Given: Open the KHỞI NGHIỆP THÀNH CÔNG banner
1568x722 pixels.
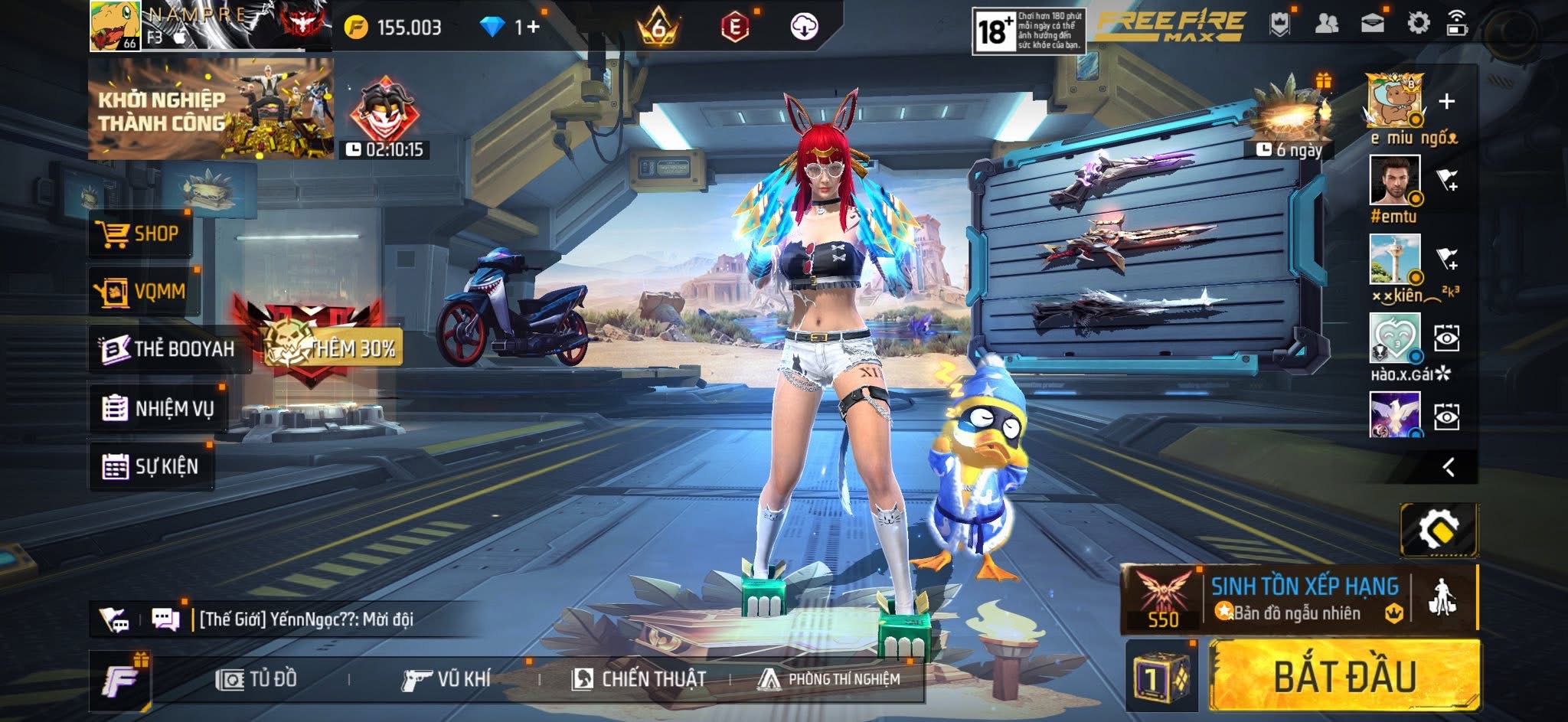Looking at the screenshot, I should (211, 109).
